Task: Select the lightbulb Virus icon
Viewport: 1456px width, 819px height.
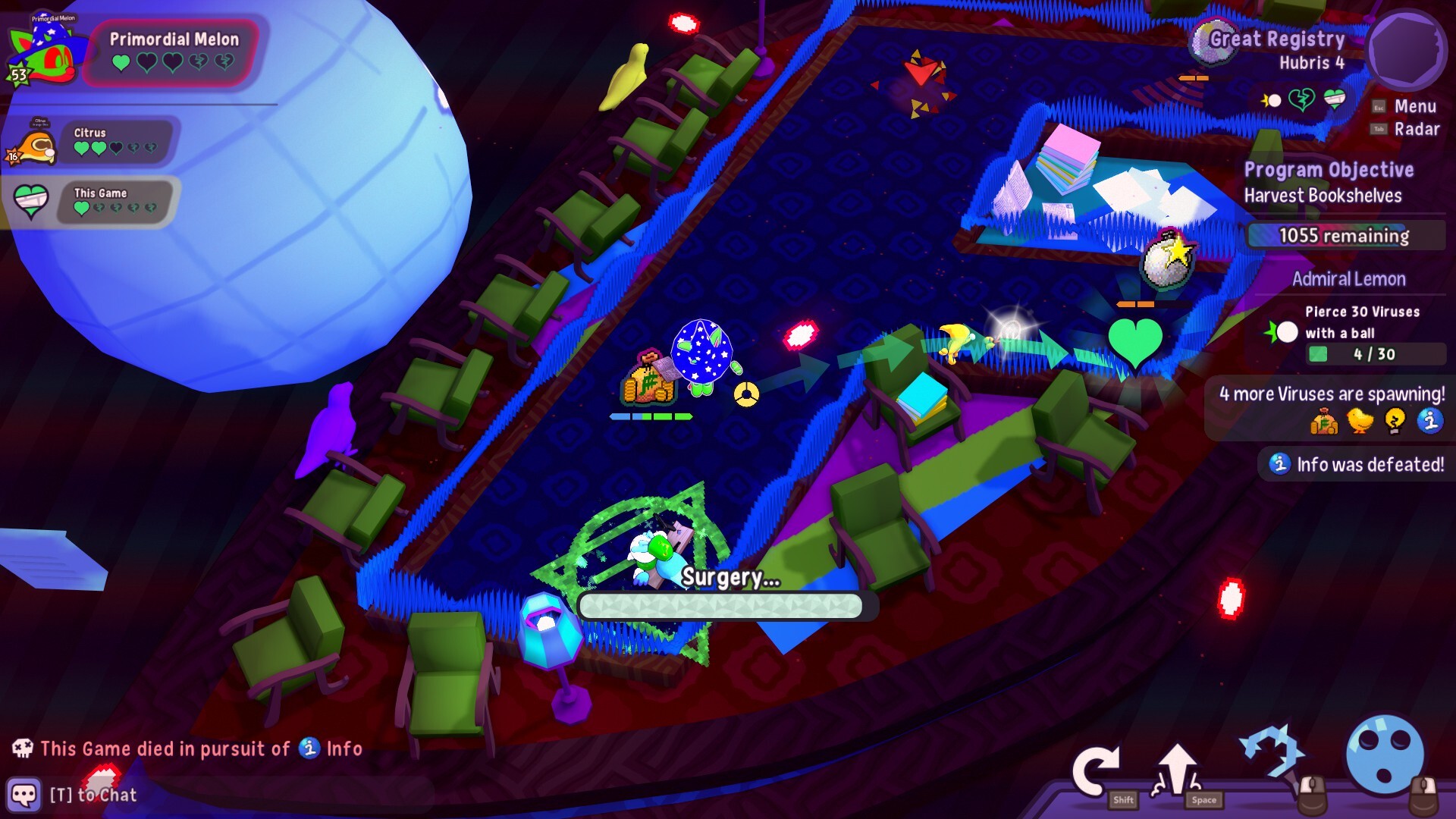Action: pyautogui.click(x=1395, y=420)
